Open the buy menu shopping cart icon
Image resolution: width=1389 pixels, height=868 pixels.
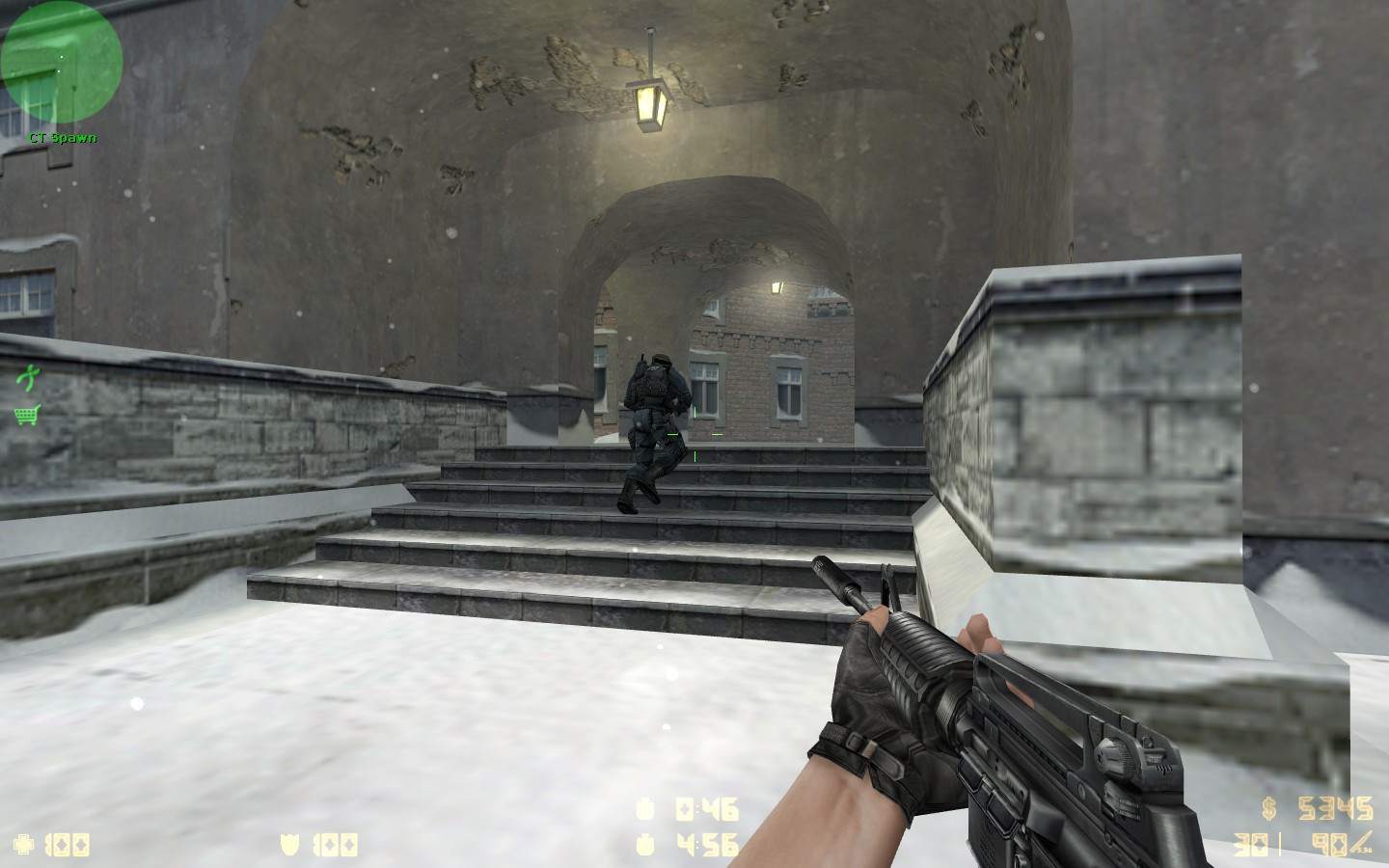coord(26,416)
